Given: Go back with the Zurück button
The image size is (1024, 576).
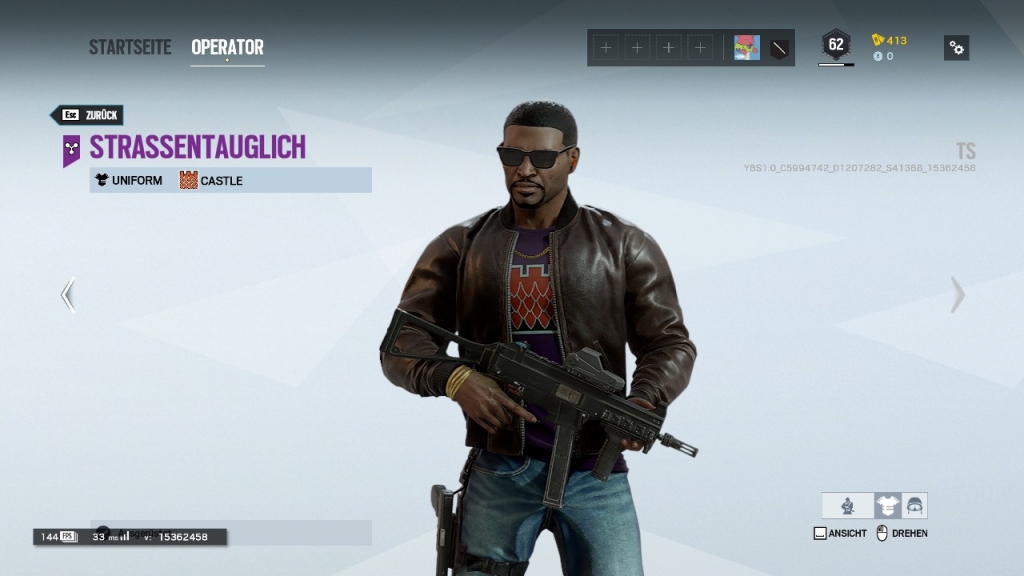Looking at the screenshot, I should pyautogui.click(x=88, y=115).
